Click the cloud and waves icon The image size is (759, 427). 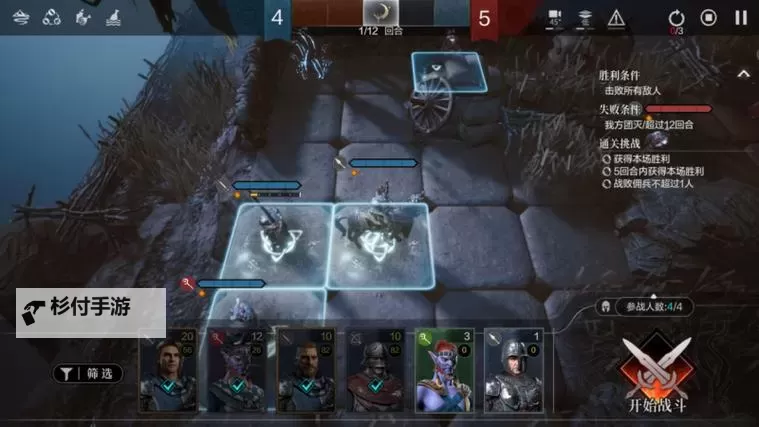[22, 17]
